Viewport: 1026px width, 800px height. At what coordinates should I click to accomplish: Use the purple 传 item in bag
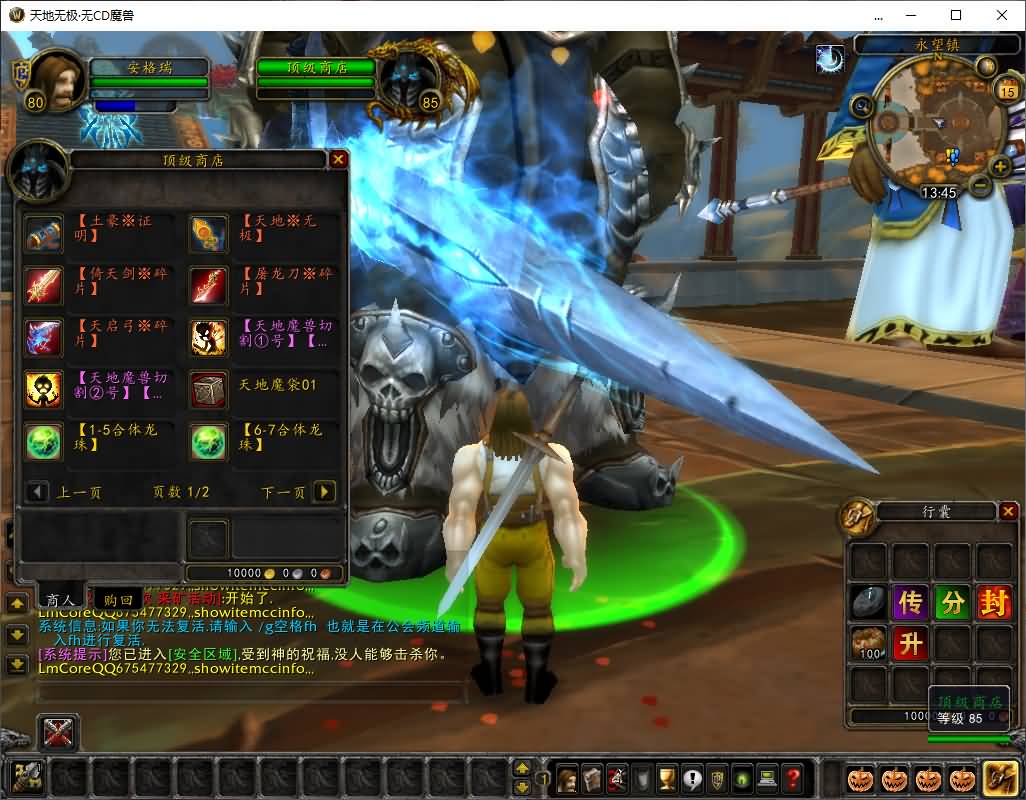tap(910, 603)
